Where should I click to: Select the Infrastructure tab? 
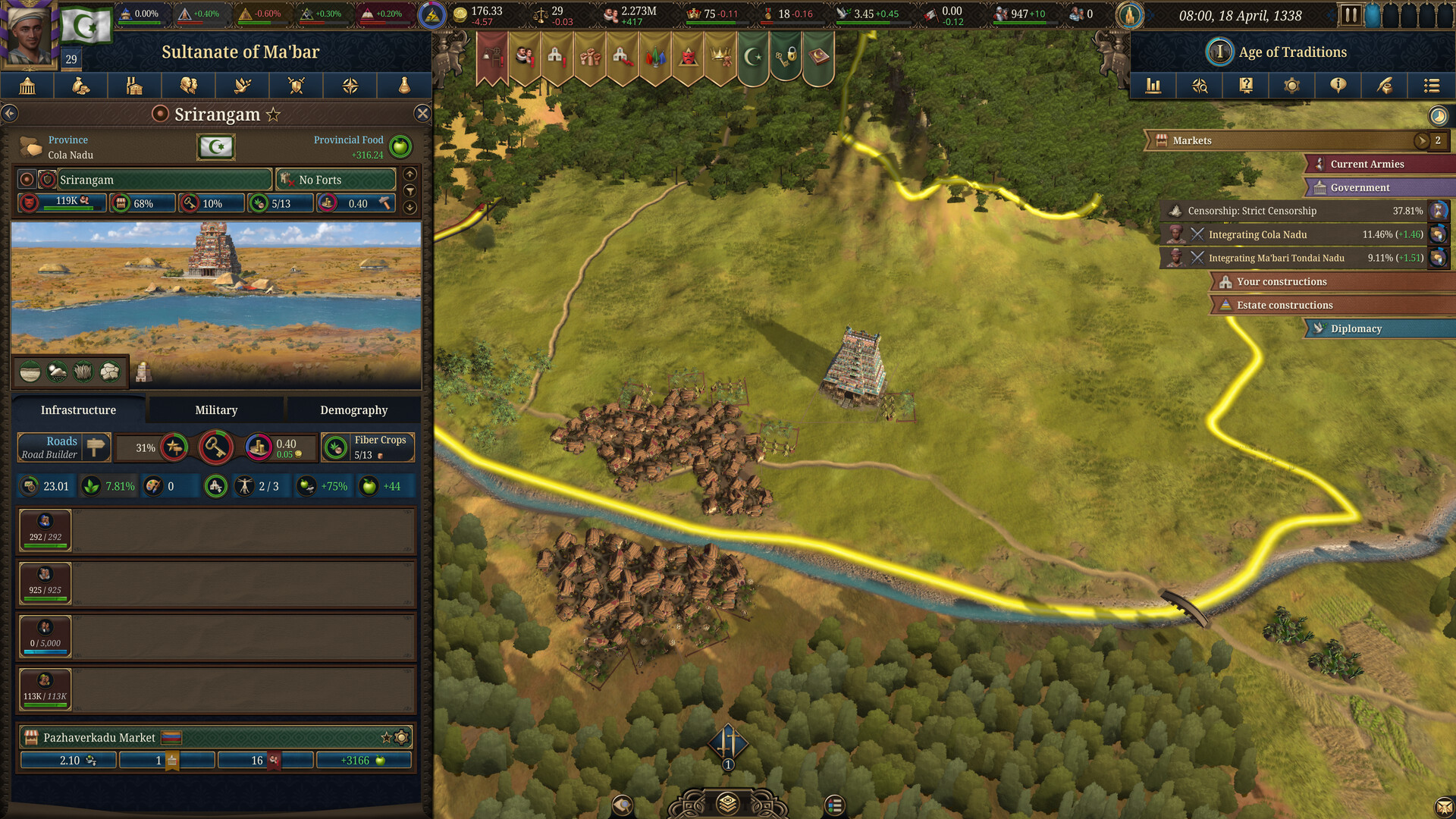[x=78, y=409]
